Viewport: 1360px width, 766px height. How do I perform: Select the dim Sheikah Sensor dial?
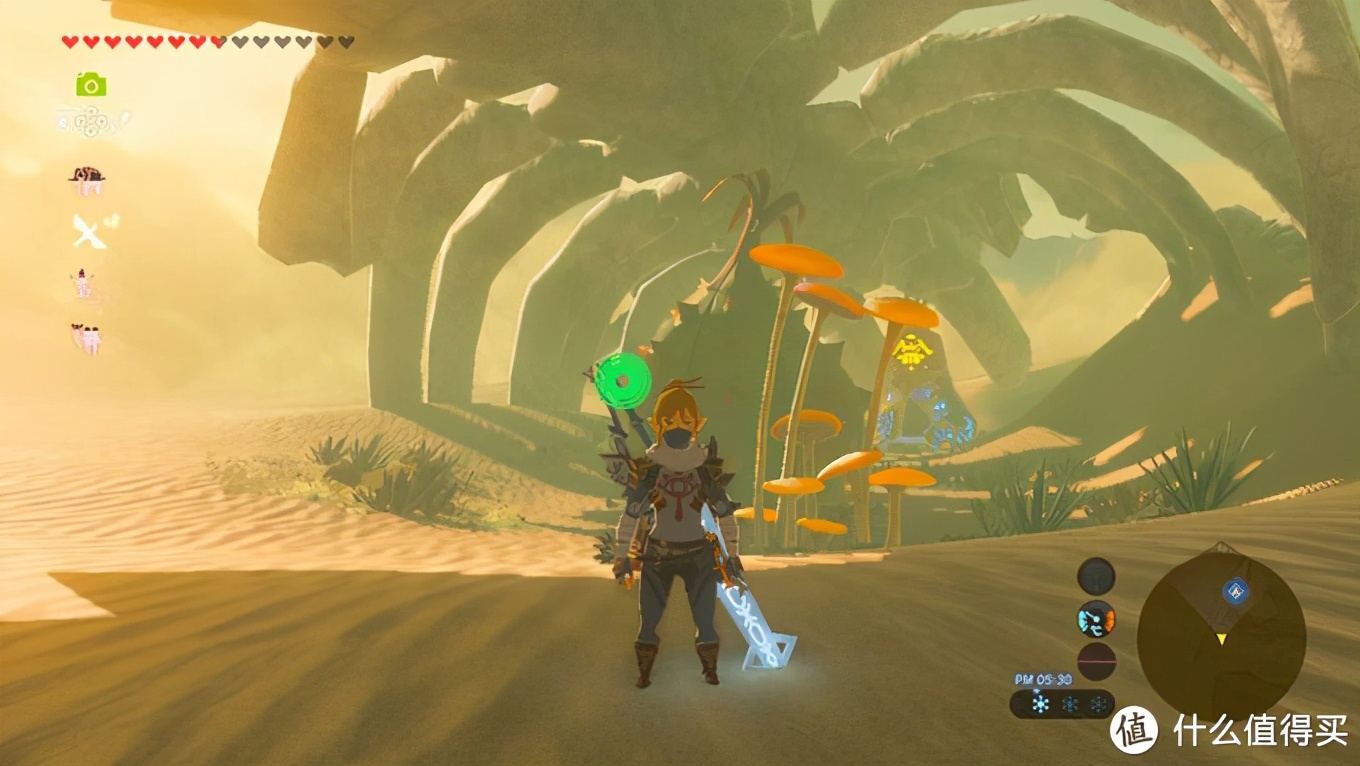tap(1096, 577)
